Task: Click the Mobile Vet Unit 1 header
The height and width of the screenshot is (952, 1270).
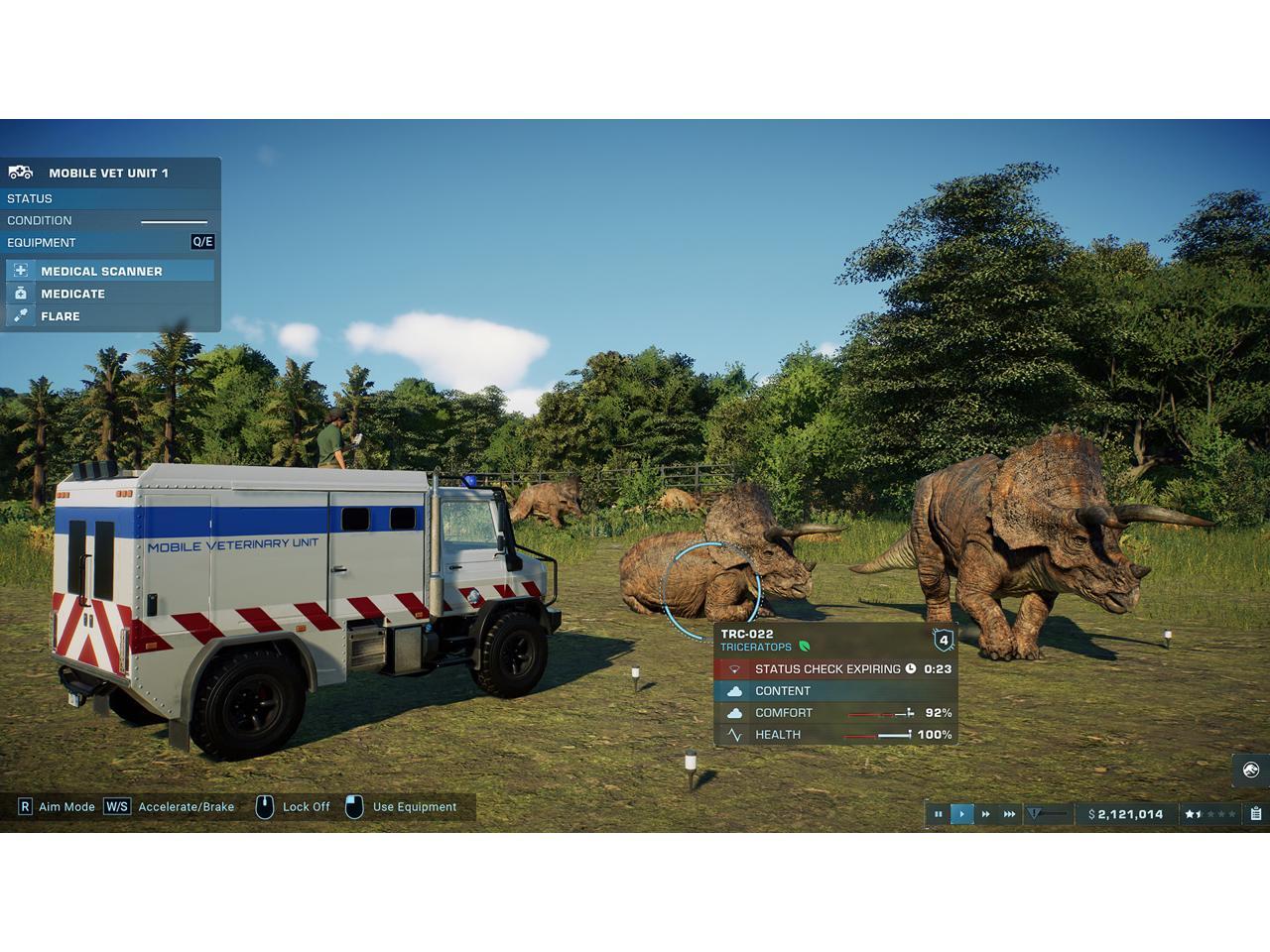Action: click(x=109, y=173)
